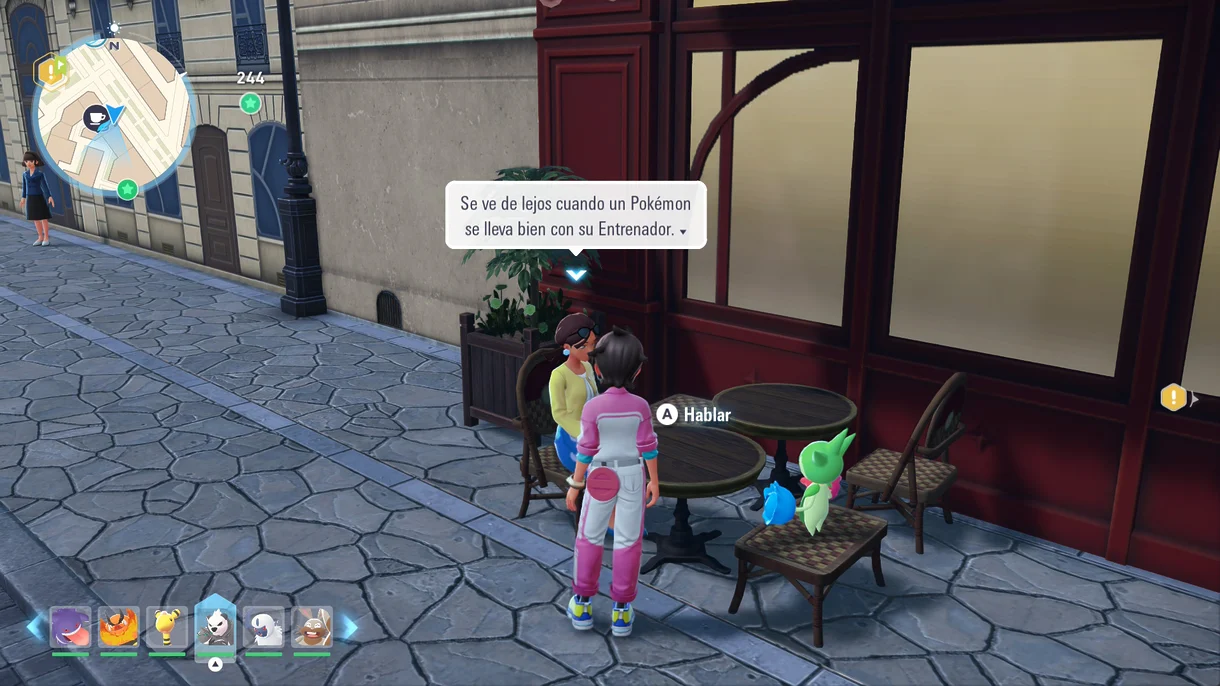Select the café cup marker on the minimap
1220x686 pixels.
(96, 117)
